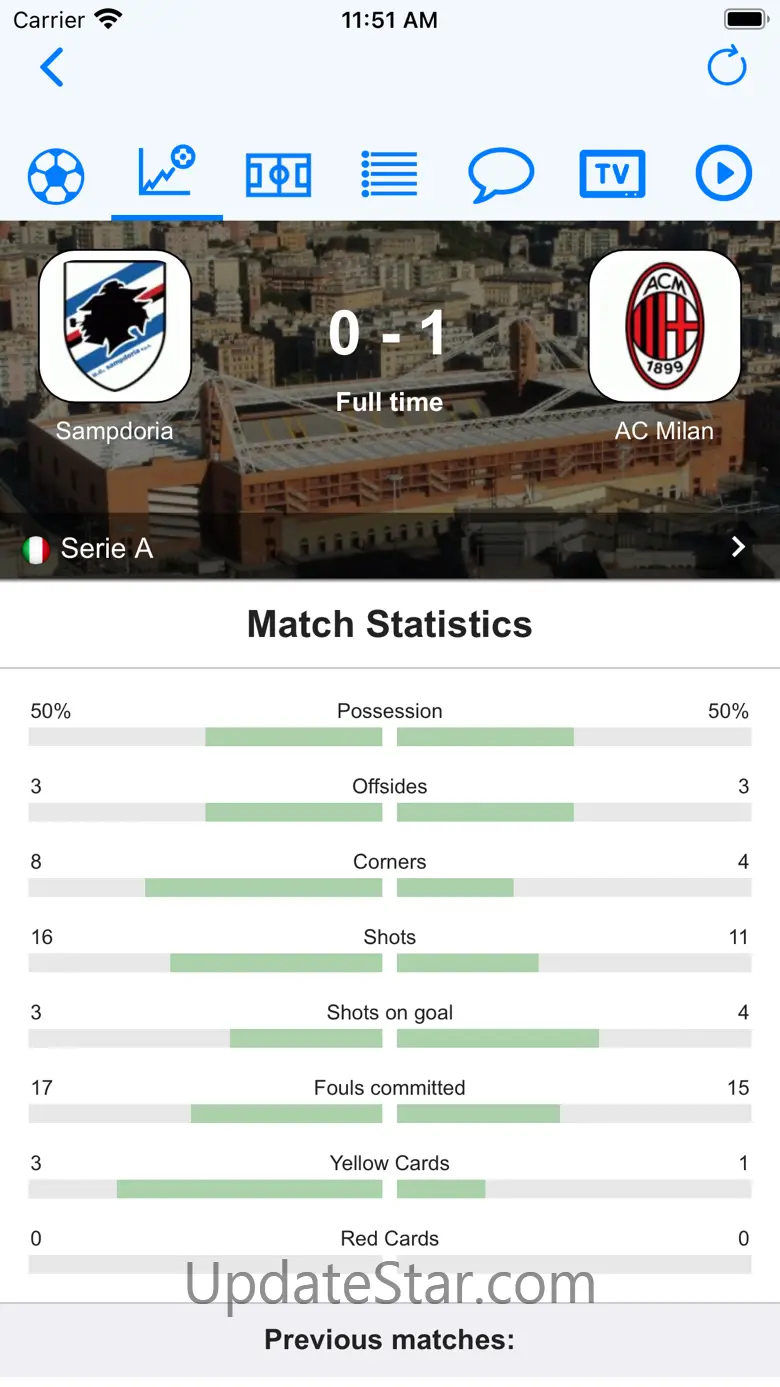Tap the AC Milan team crest
Screen dimensions: 780x1387
pyautogui.click(x=665, y=326)
